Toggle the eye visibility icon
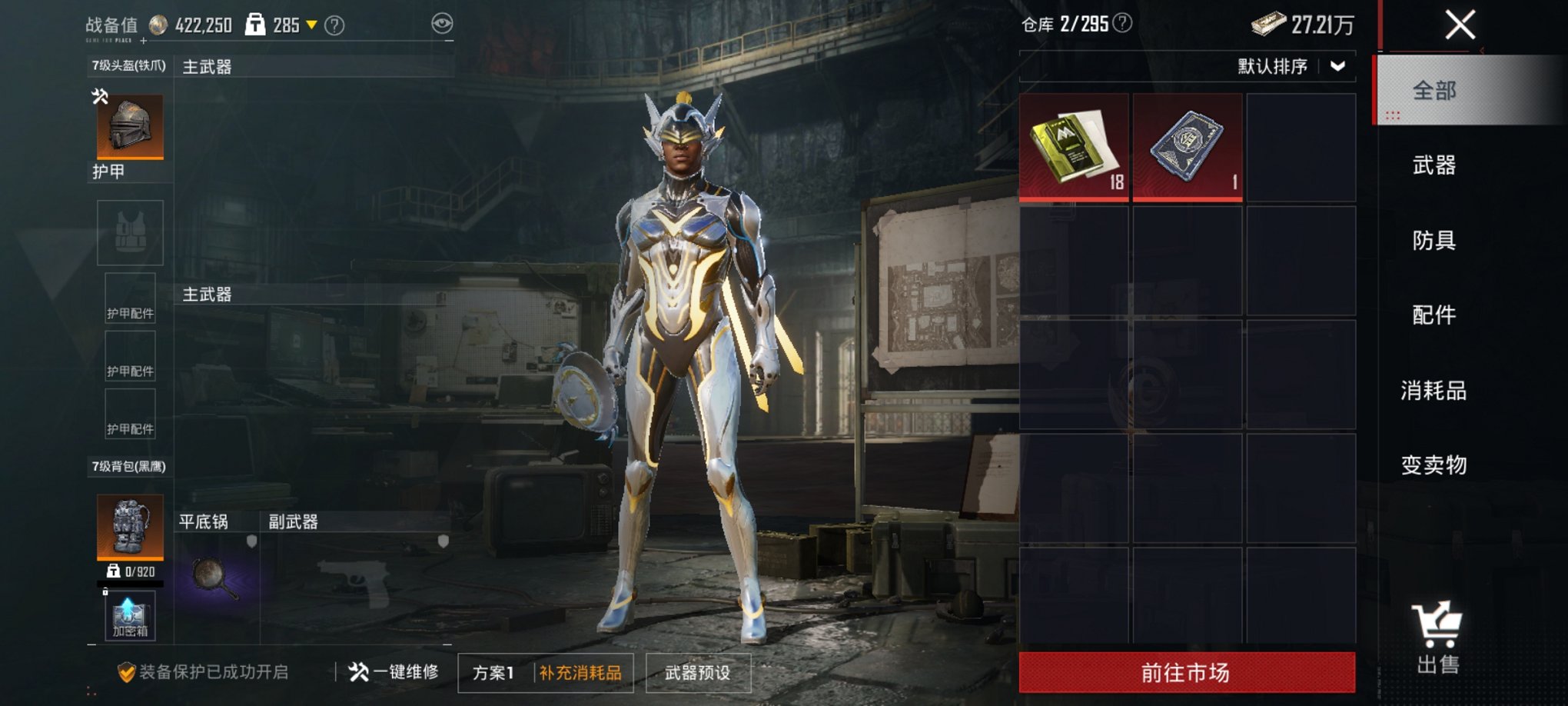Viewport: 1568px width, 706px height. pyautogui.click(x=442, y=24)
